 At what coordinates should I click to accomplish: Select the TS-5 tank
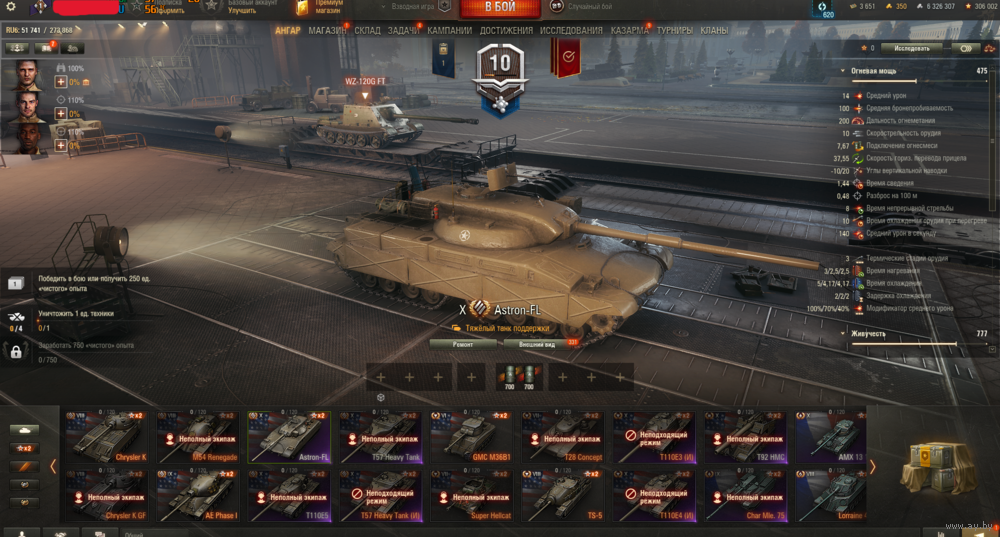point(565,495)
